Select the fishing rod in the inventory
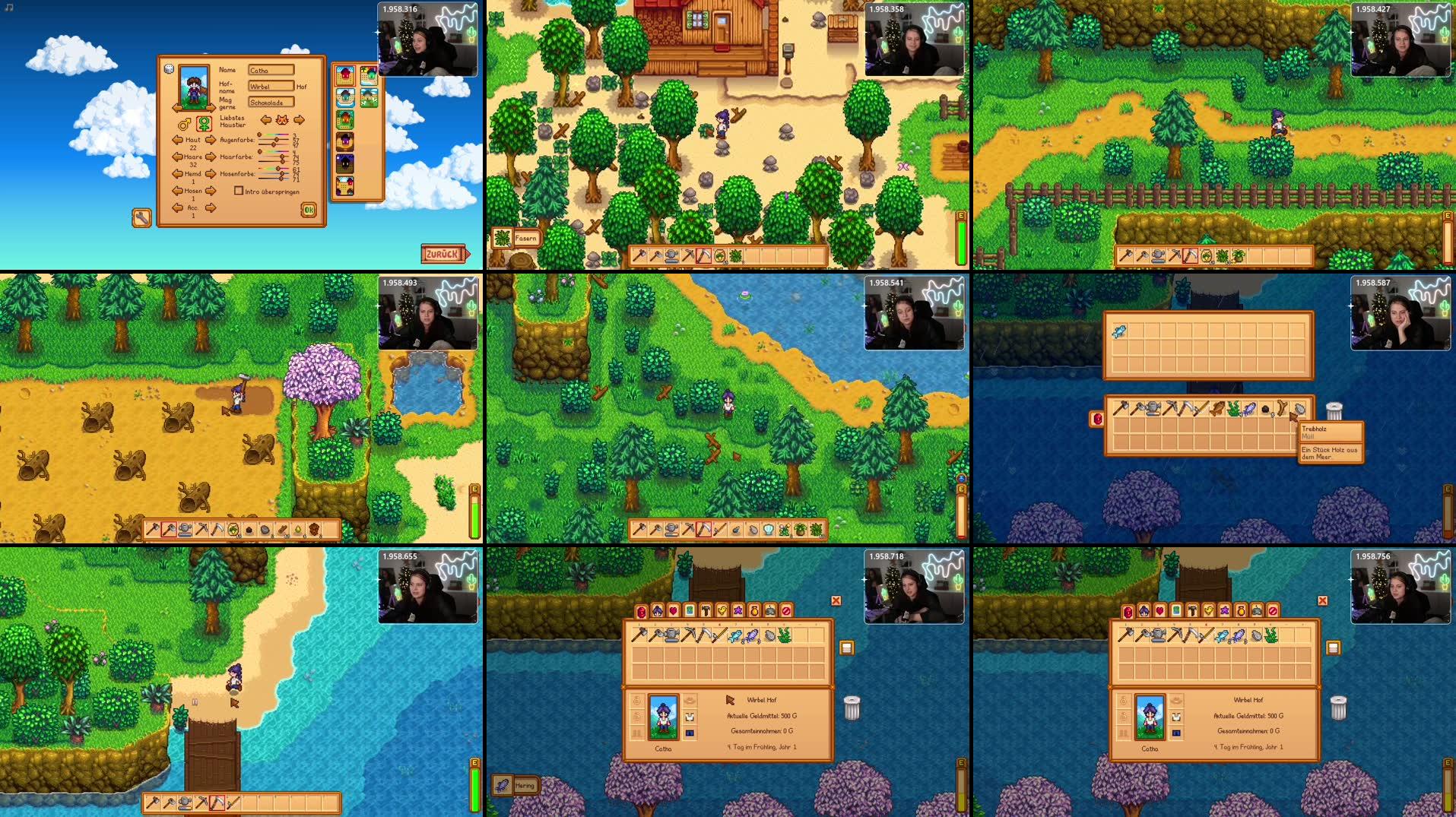 coord(721,636)
